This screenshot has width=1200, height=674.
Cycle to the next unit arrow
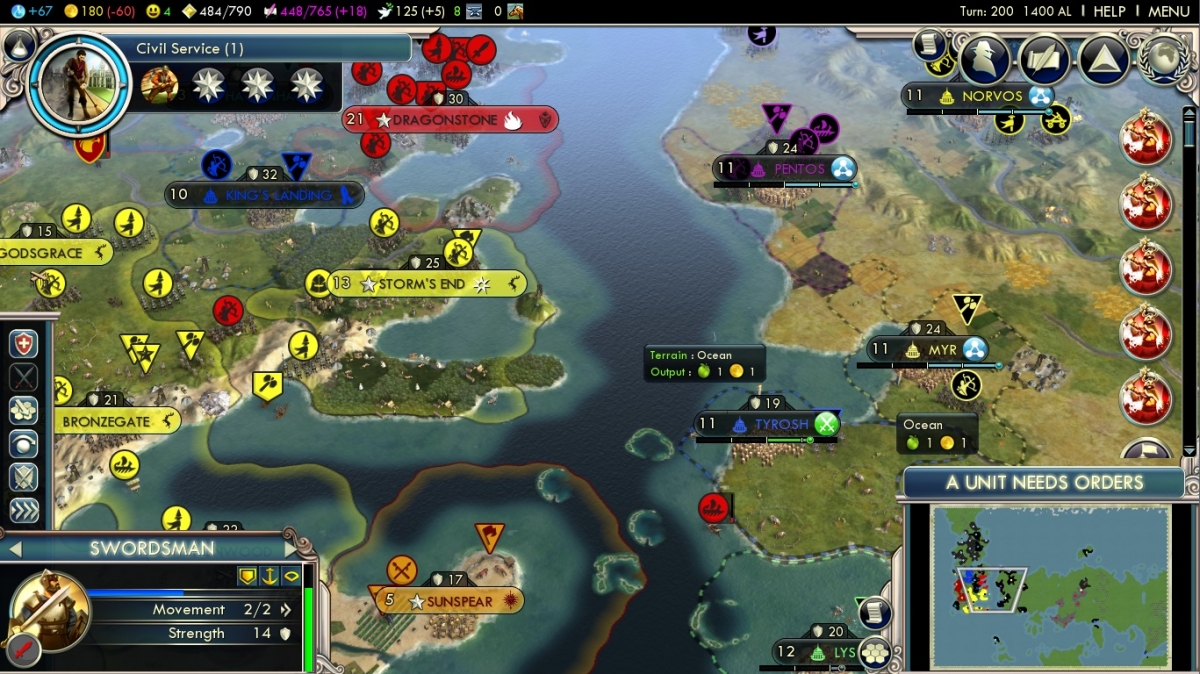(x=293, y=549)
